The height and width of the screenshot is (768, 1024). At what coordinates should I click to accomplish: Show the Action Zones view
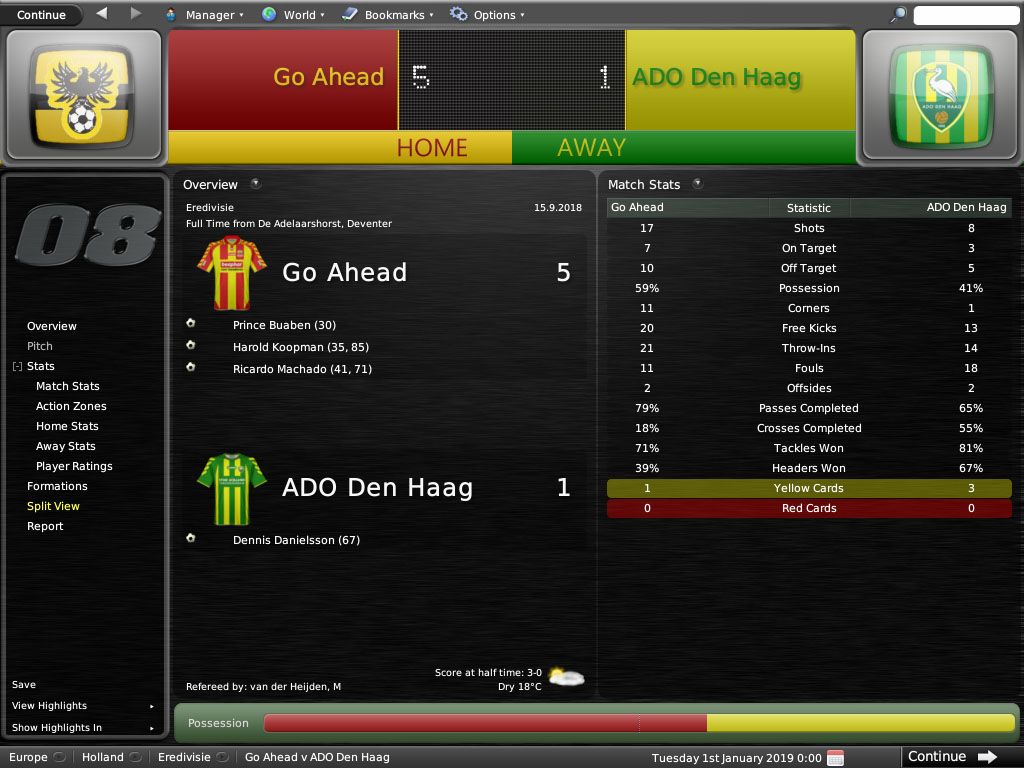(x=71, y=406)
